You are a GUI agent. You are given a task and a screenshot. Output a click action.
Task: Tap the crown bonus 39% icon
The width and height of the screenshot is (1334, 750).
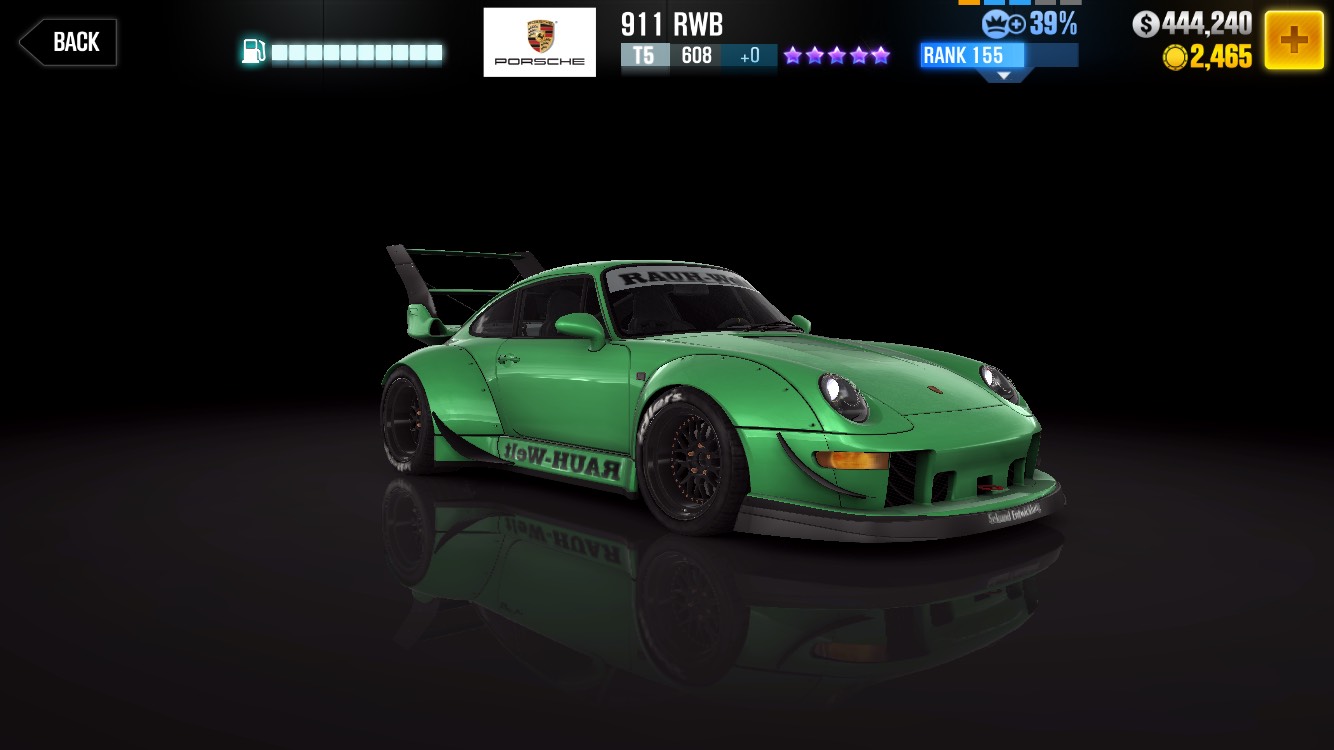pyautogui.click(x=1002, y=23)
